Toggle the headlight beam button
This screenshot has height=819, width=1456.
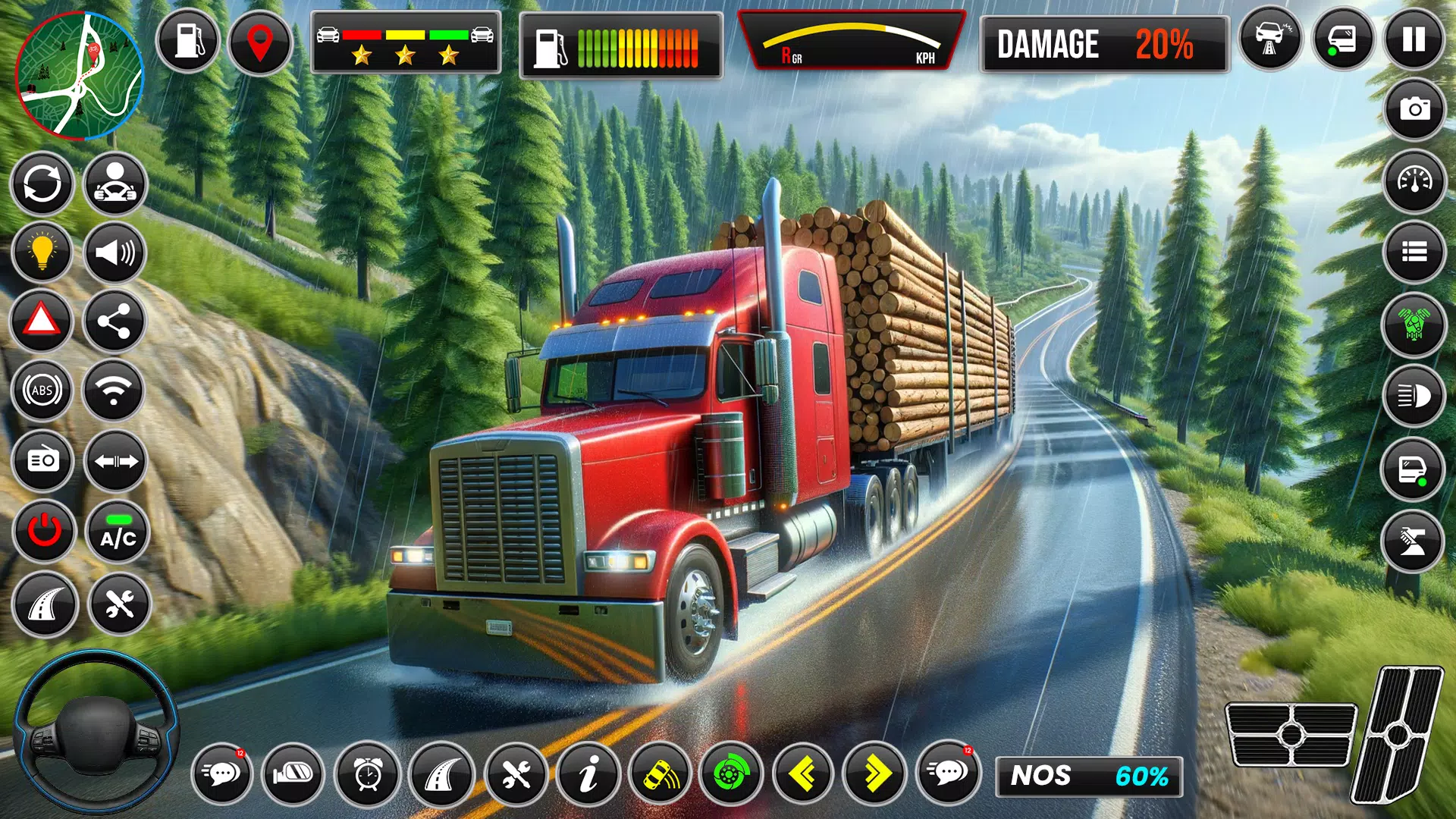click(x=1414, y=395)
